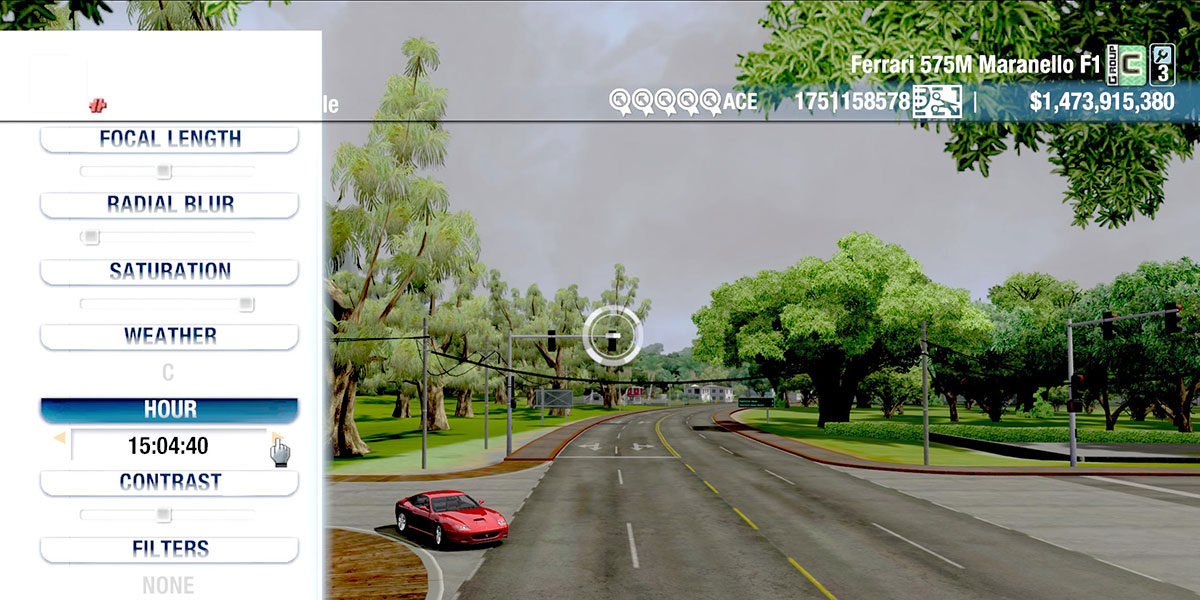This screenshot has width=1200, height=600.
Task: Increase the hour with right arrow
Action: pyautogui.click(x=276, y=438)
